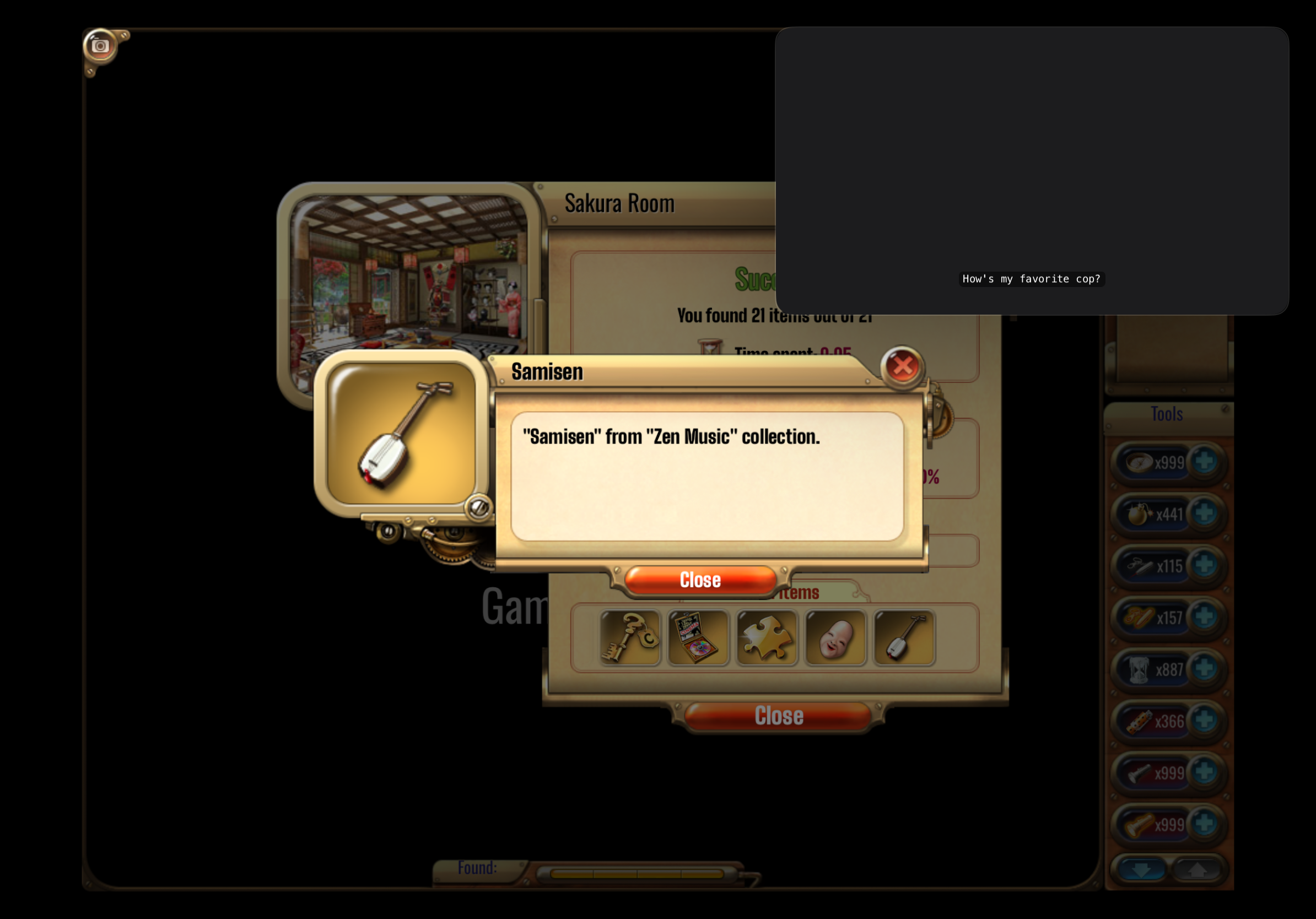Use the hourglass tool

pos(1139,669)
